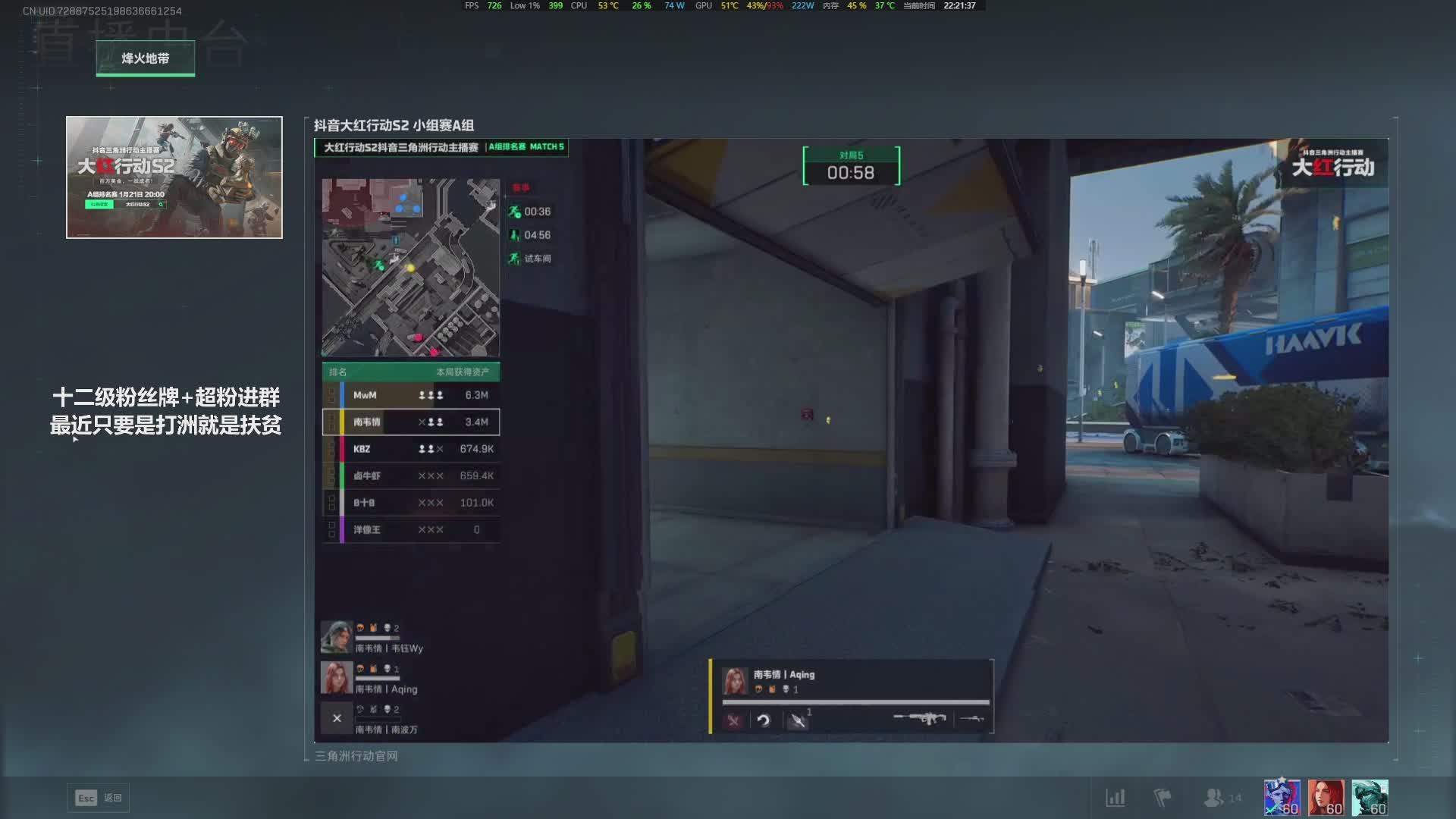
Task: Select the 大红行动S2 stream thumbnail
Action: (x=174, y=177)
